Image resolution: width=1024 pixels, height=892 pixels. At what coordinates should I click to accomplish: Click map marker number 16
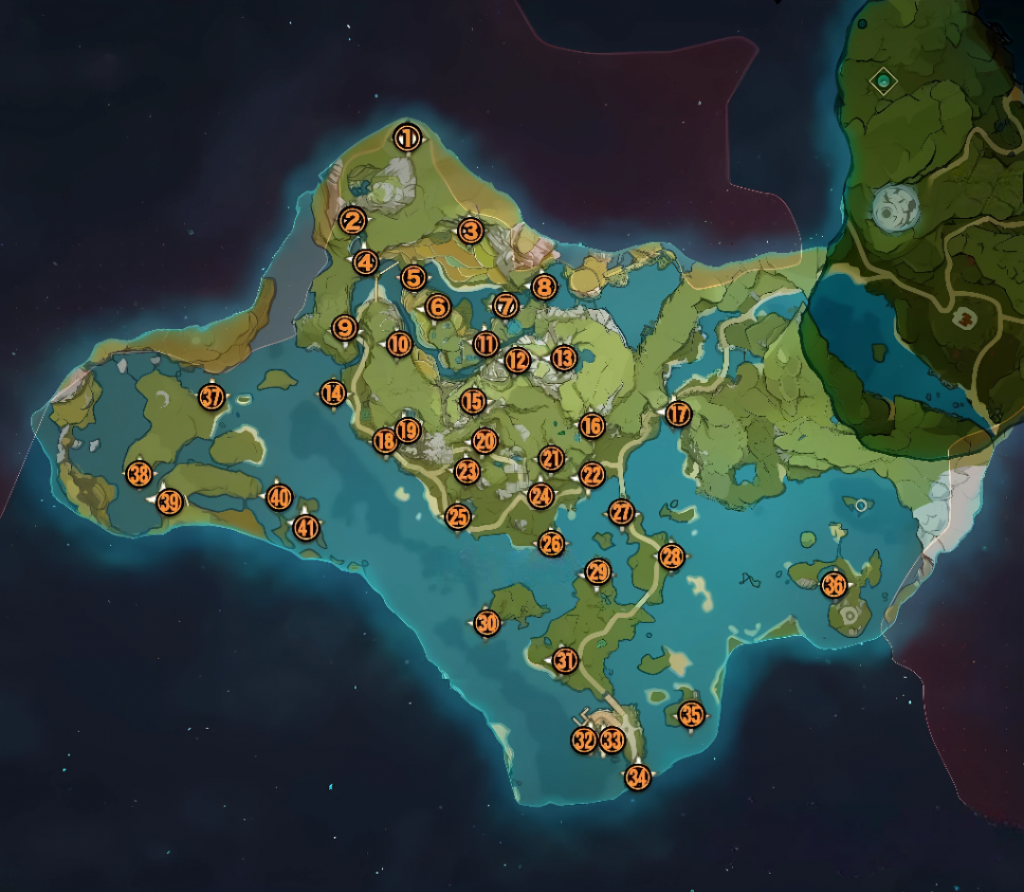[x=592, y=426]
